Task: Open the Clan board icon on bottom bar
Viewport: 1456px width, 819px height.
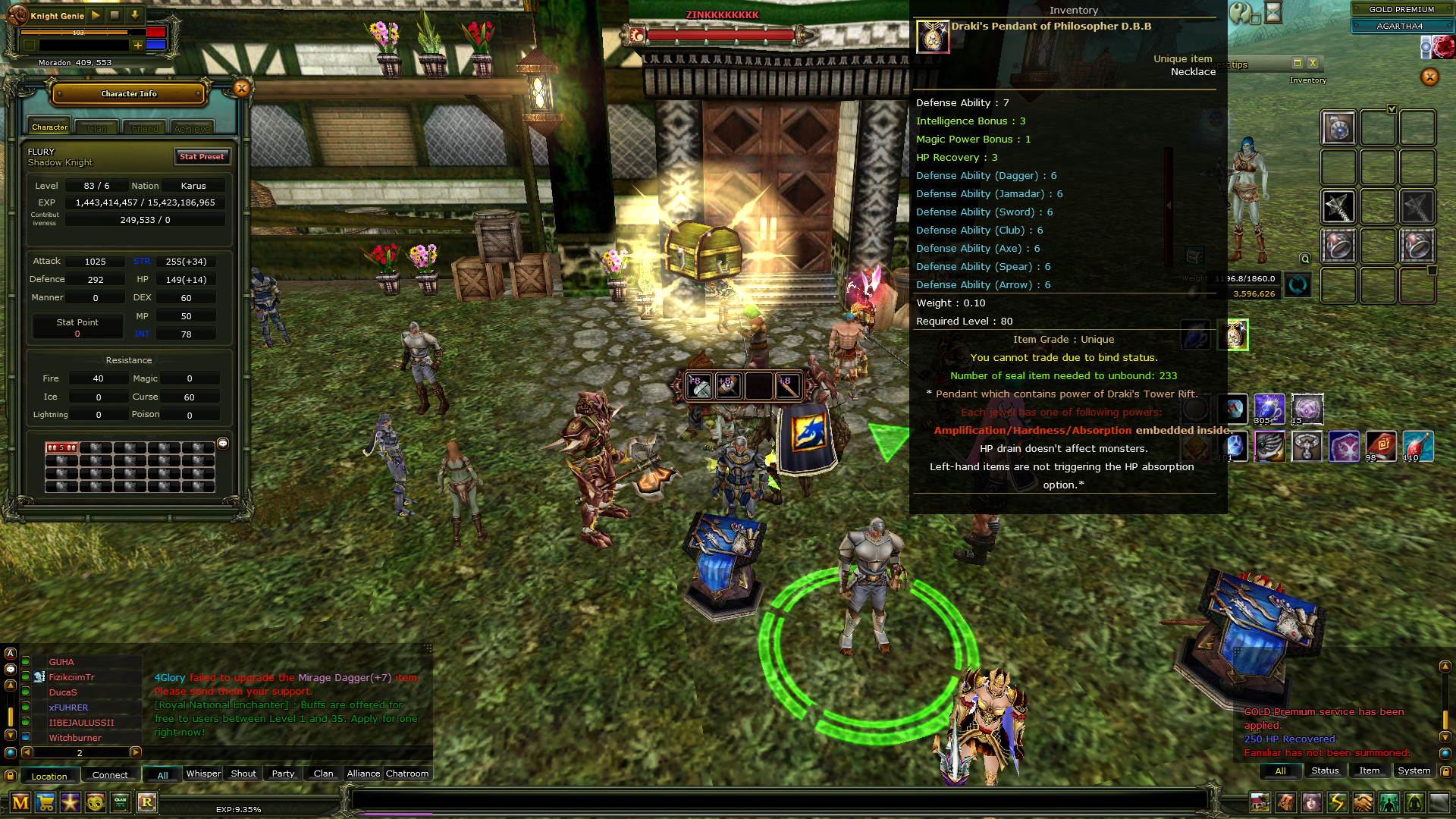Action: coord(121,802)
